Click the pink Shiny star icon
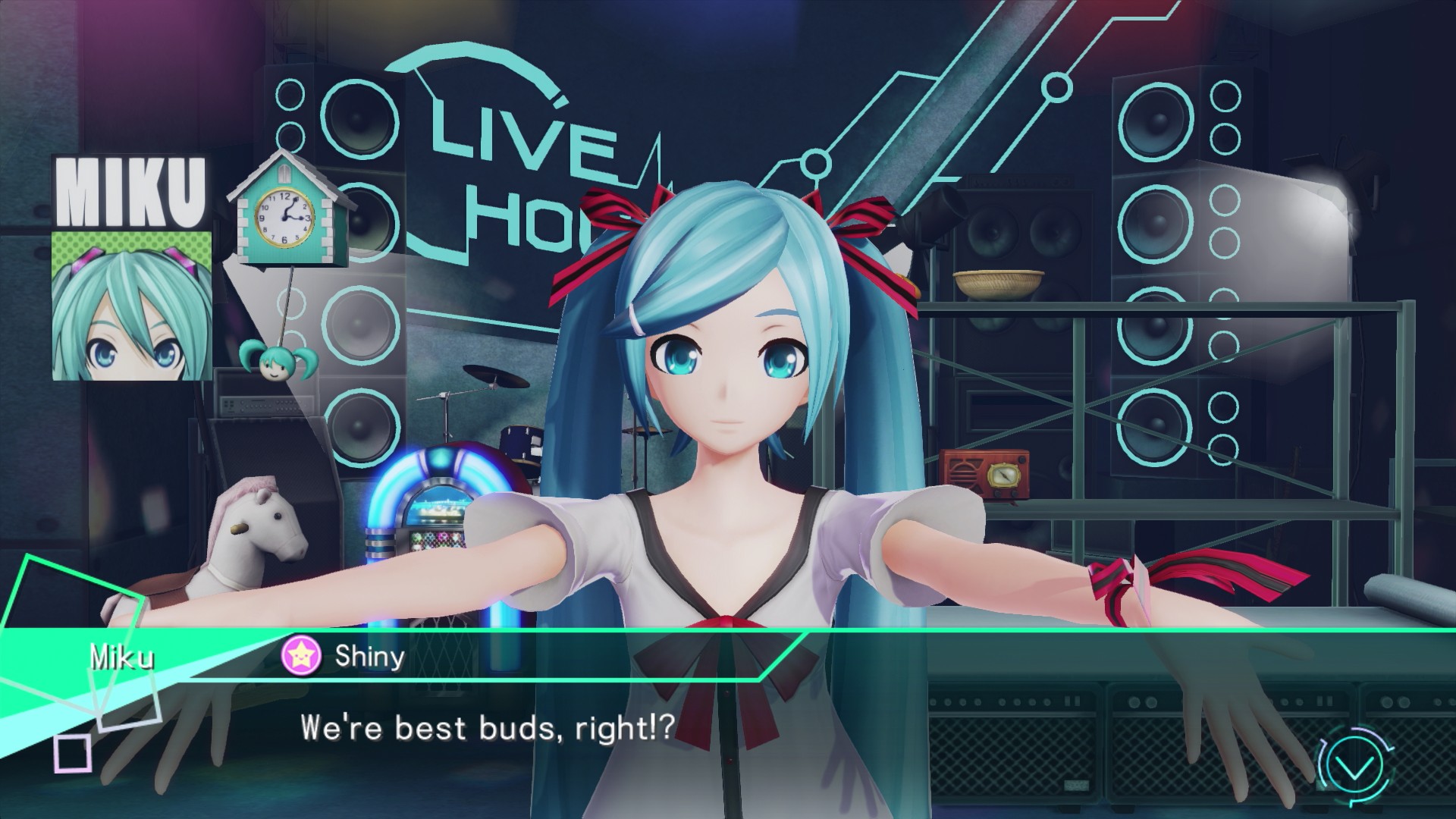 click(x=300, y=657)
